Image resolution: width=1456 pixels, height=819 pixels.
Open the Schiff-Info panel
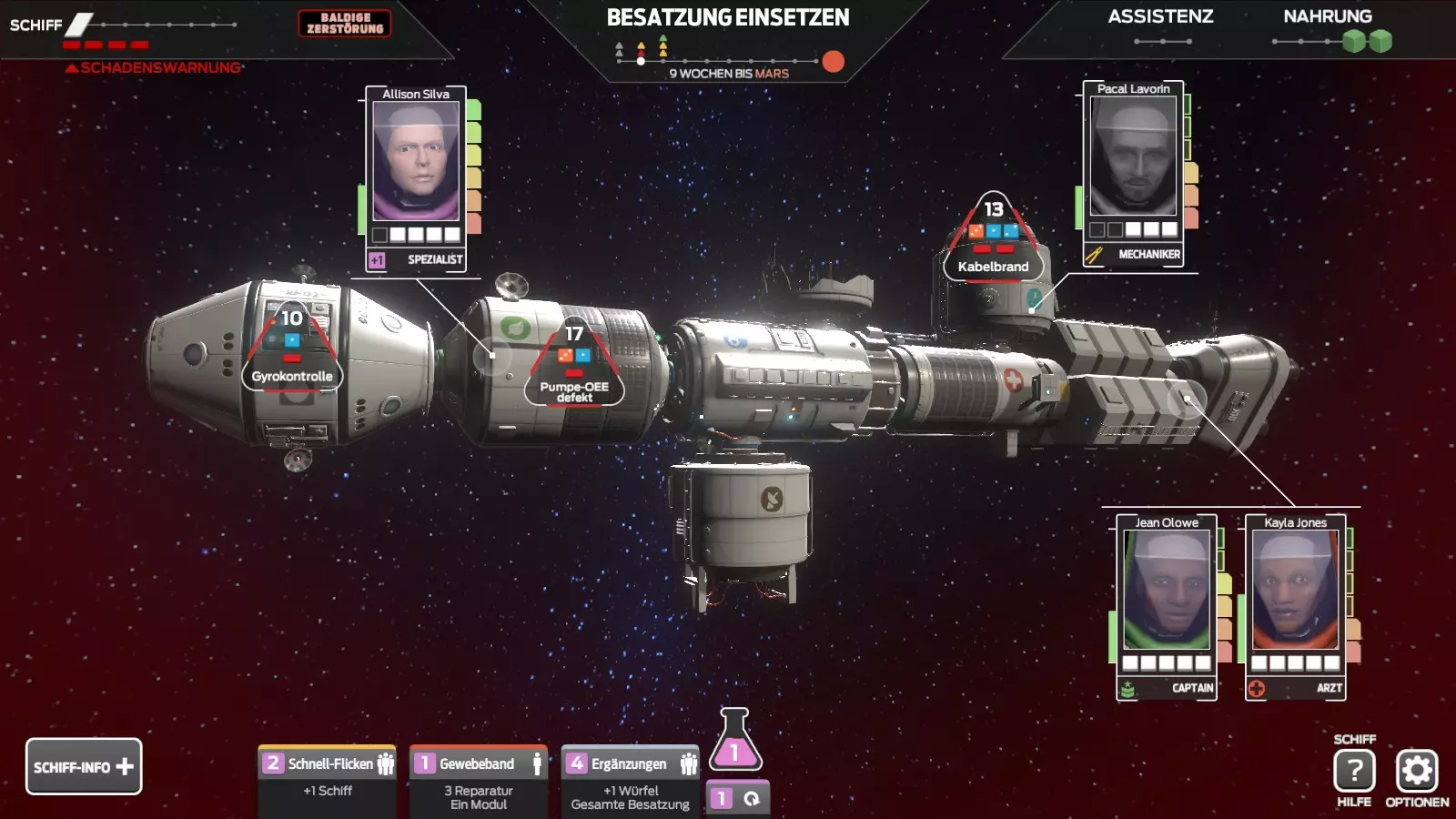84,766
